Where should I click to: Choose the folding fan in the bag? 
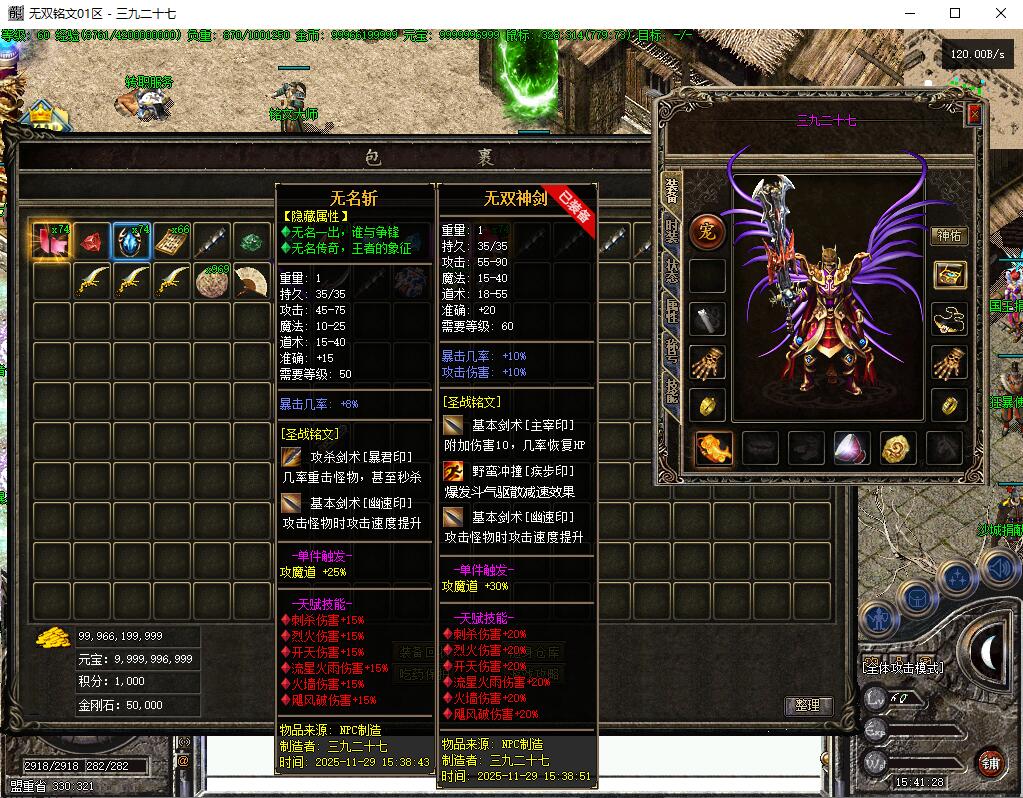click(x=252, y=283)
